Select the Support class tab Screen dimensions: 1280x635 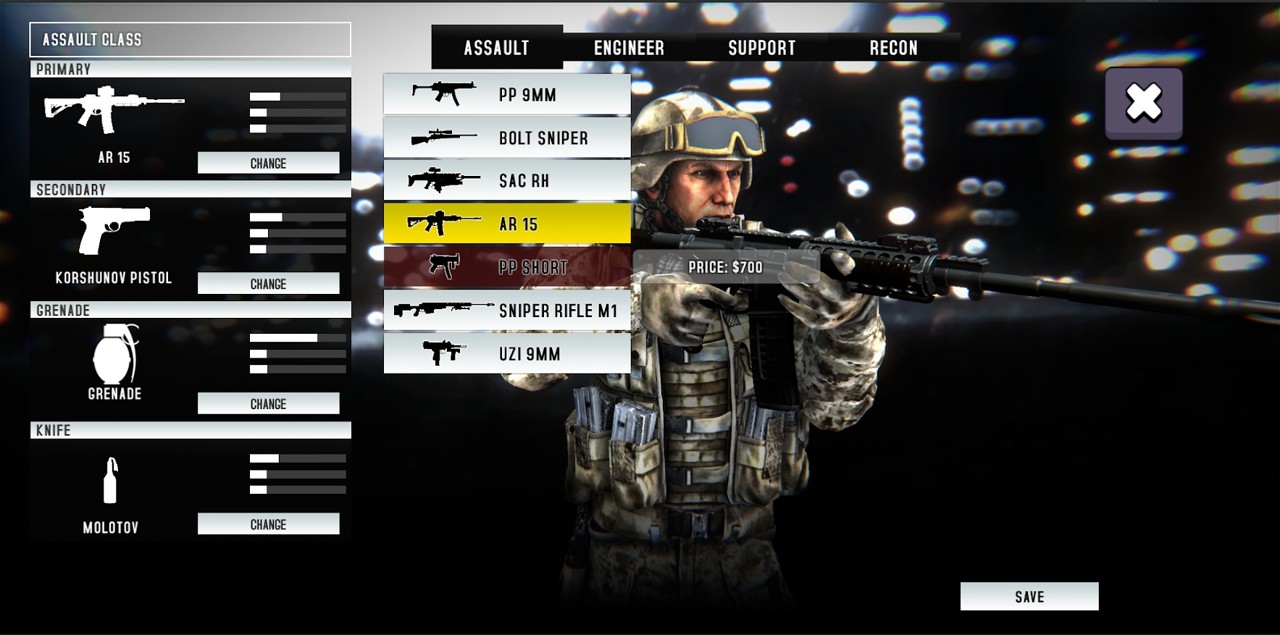761,47
